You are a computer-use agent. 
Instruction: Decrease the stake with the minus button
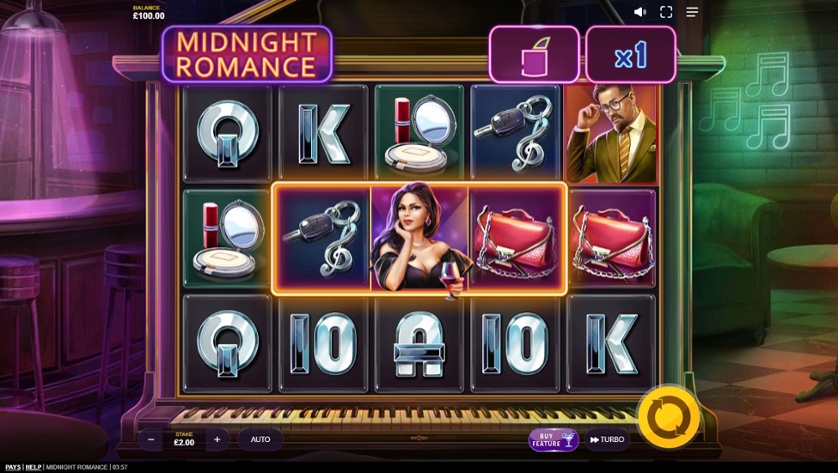[x=151, y=439]
